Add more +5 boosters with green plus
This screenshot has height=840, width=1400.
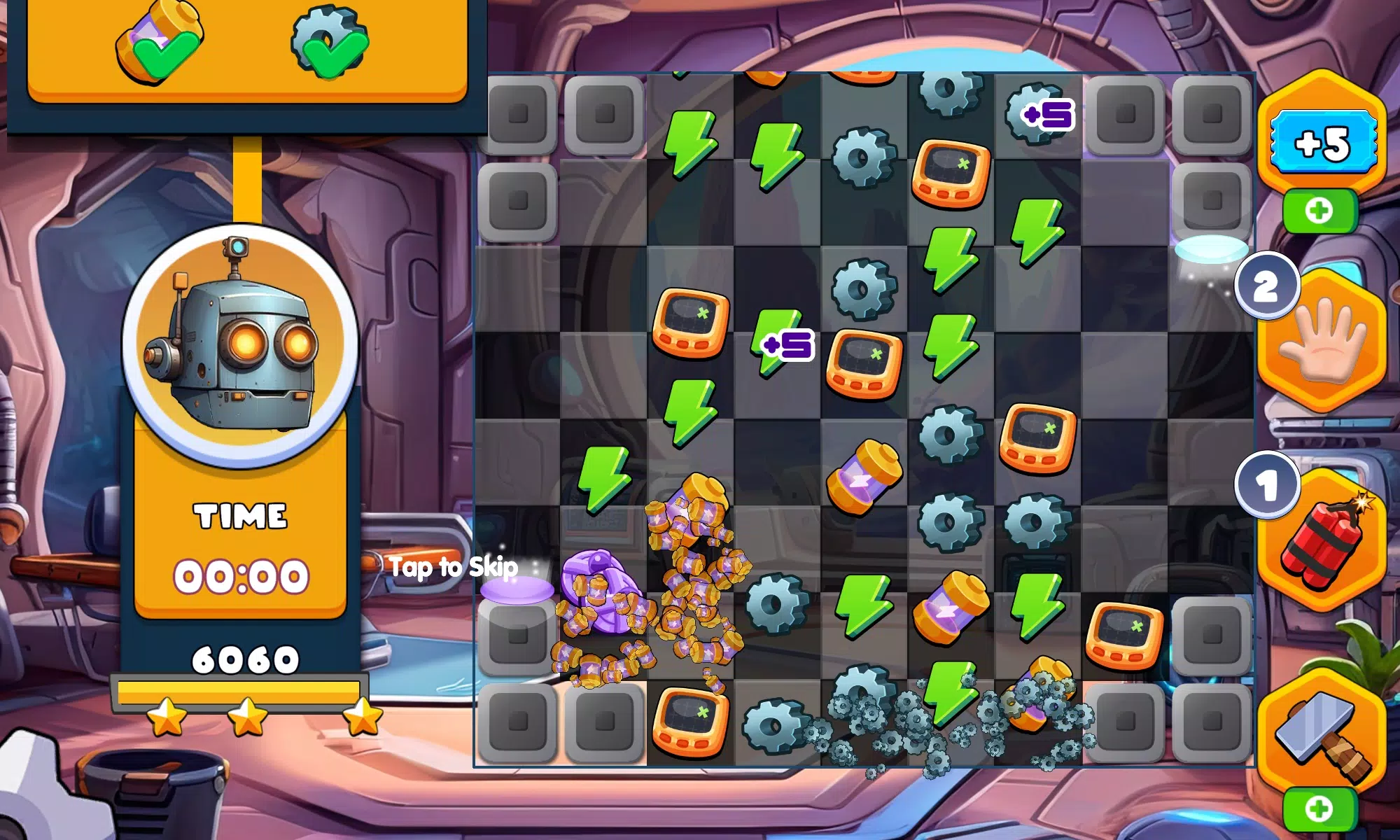coord(1319,211)
